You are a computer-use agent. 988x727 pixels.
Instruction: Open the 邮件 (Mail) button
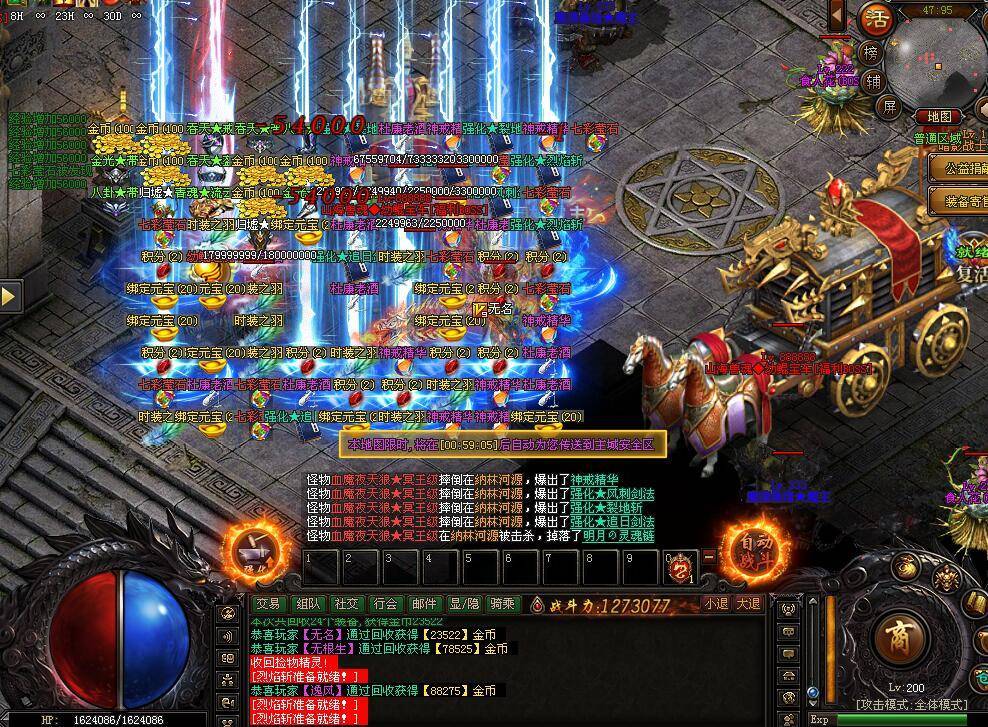(x=425, y=604)
